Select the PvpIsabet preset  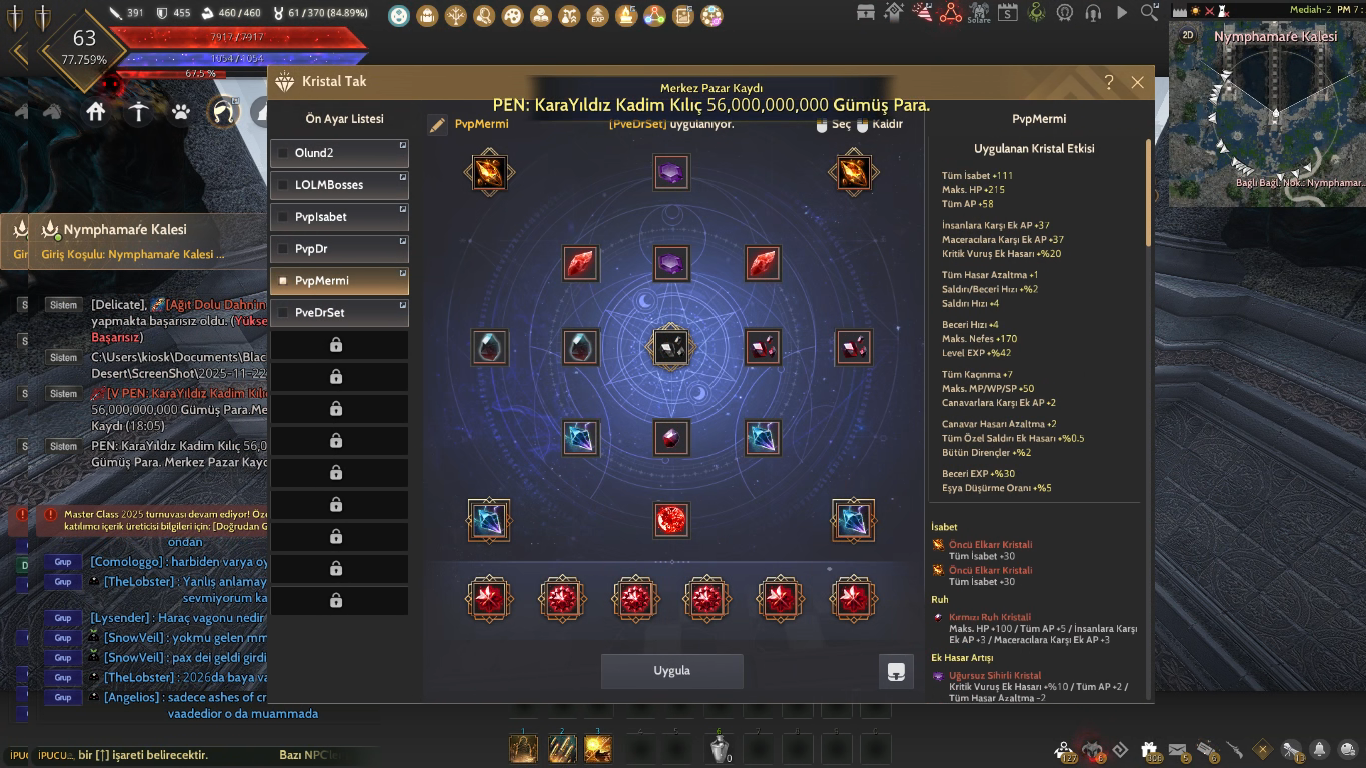pyautogui.click(x=339, y=217)
